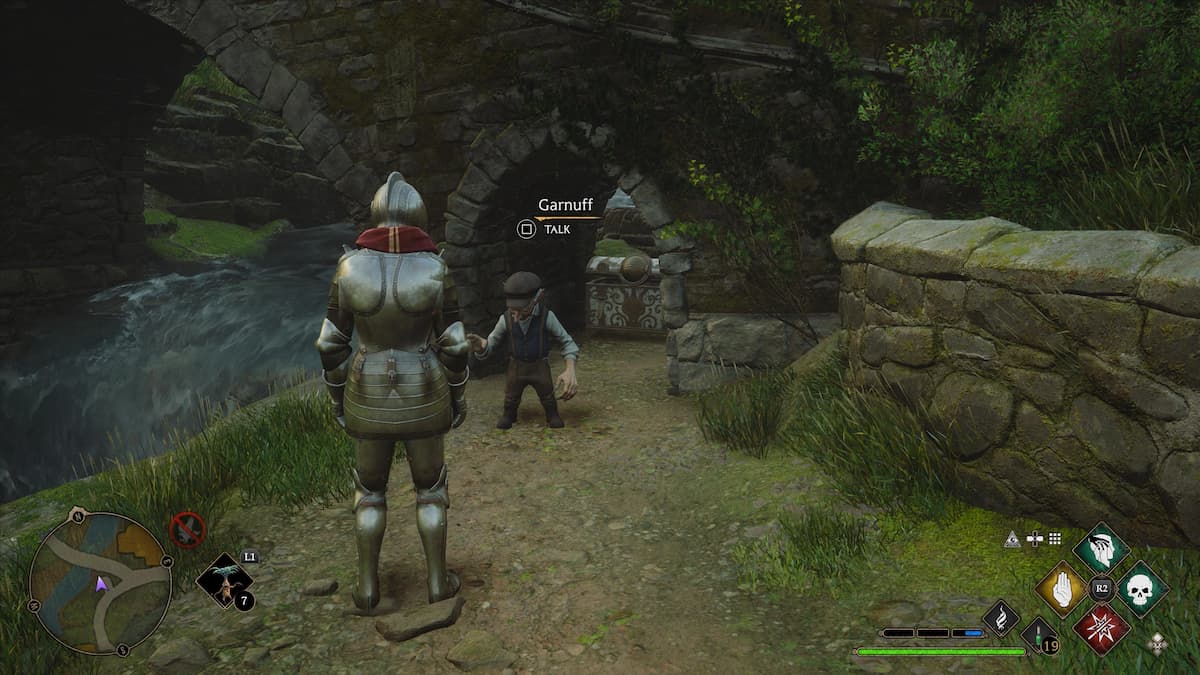Activate the yellow raised-hand spell
This screenshot has width=1200, height=675.
coord(1061,589)
